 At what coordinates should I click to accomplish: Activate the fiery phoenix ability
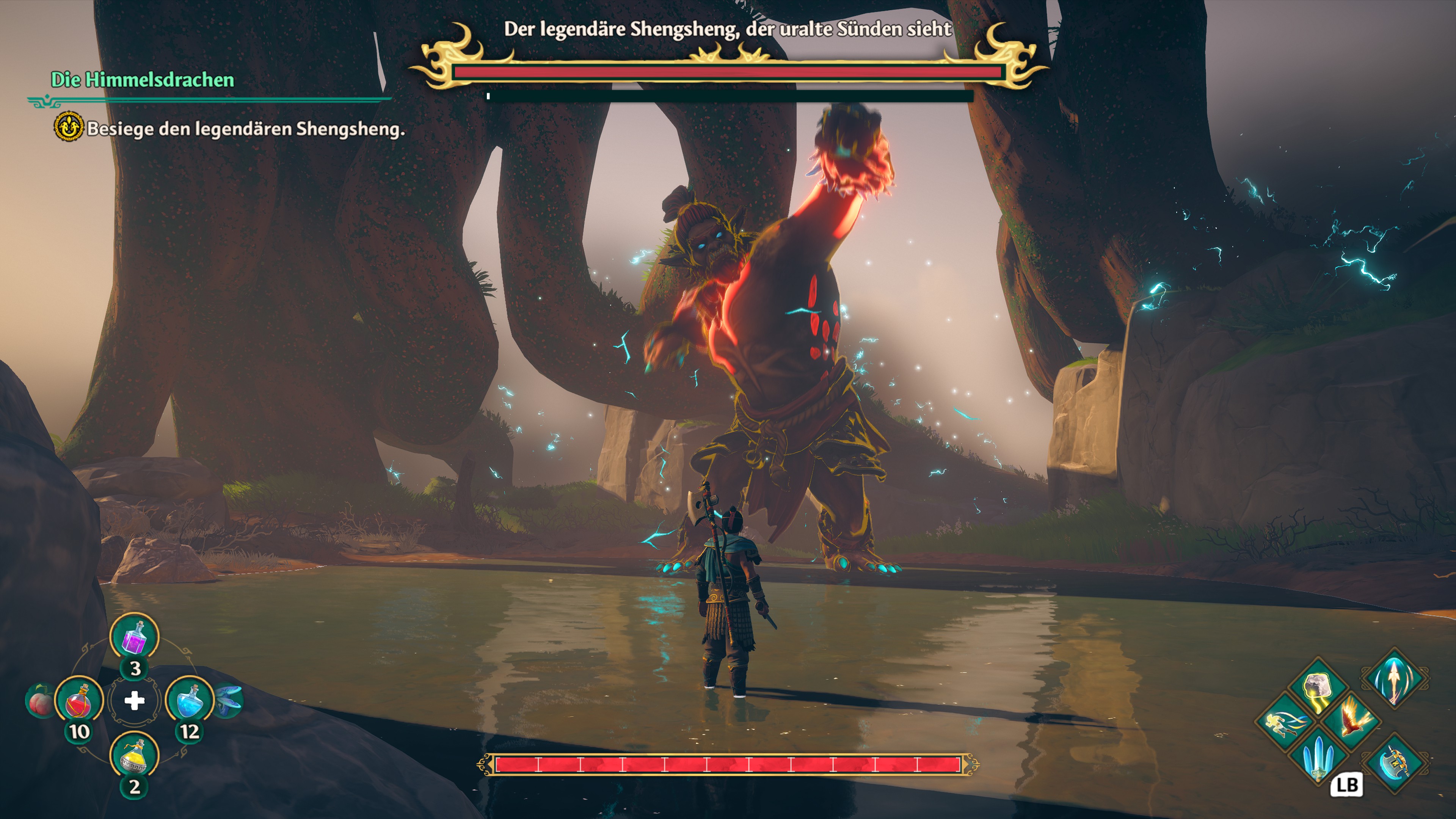[x=1352, y=722]
